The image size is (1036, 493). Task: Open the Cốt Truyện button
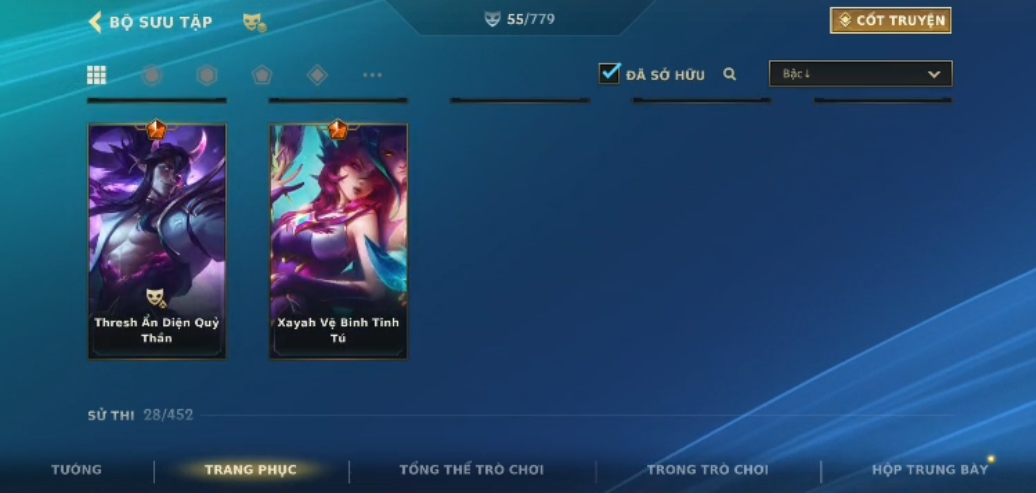(890, 21)
